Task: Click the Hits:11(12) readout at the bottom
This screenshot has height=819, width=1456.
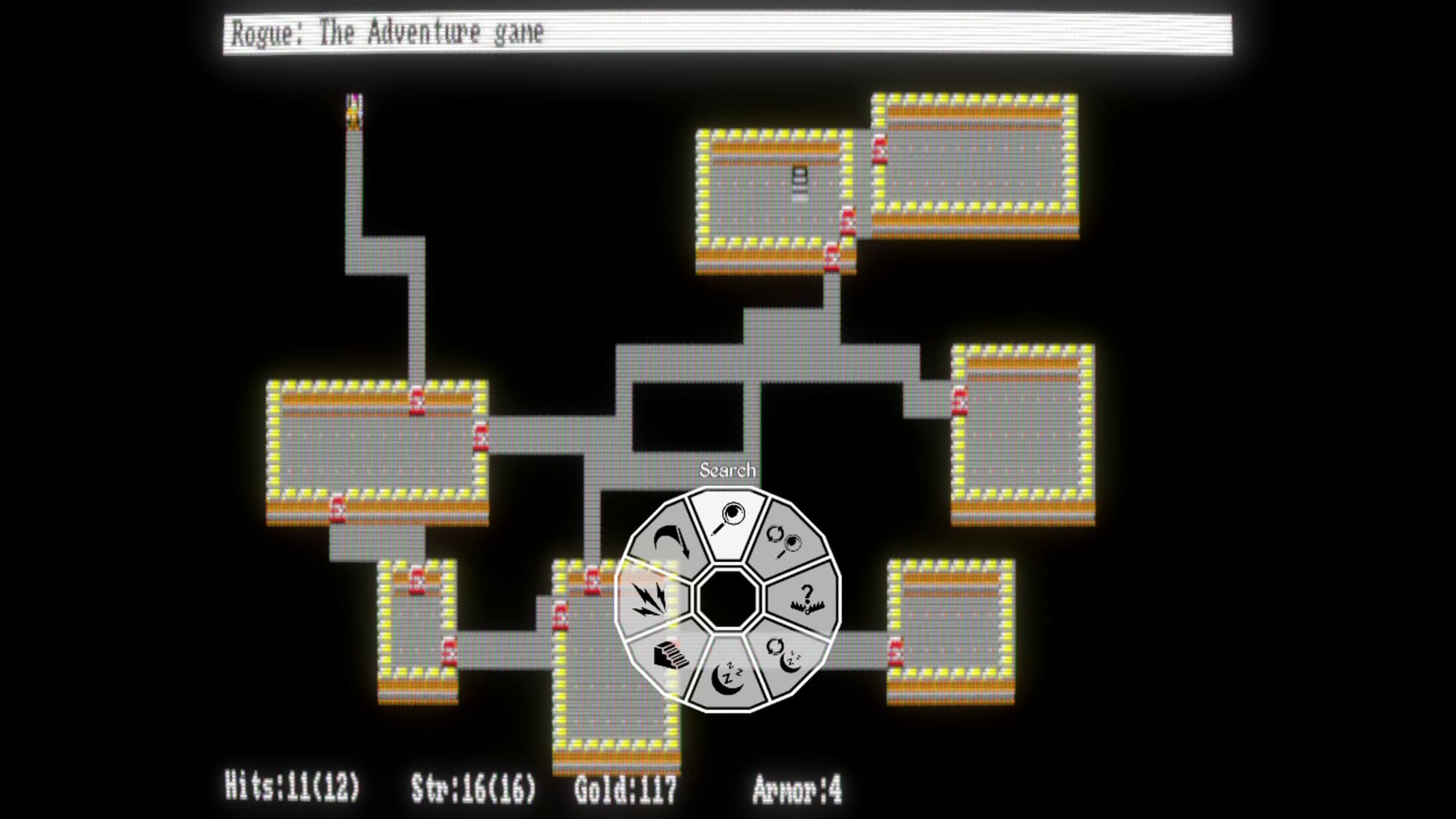Action: click(293, 788)
